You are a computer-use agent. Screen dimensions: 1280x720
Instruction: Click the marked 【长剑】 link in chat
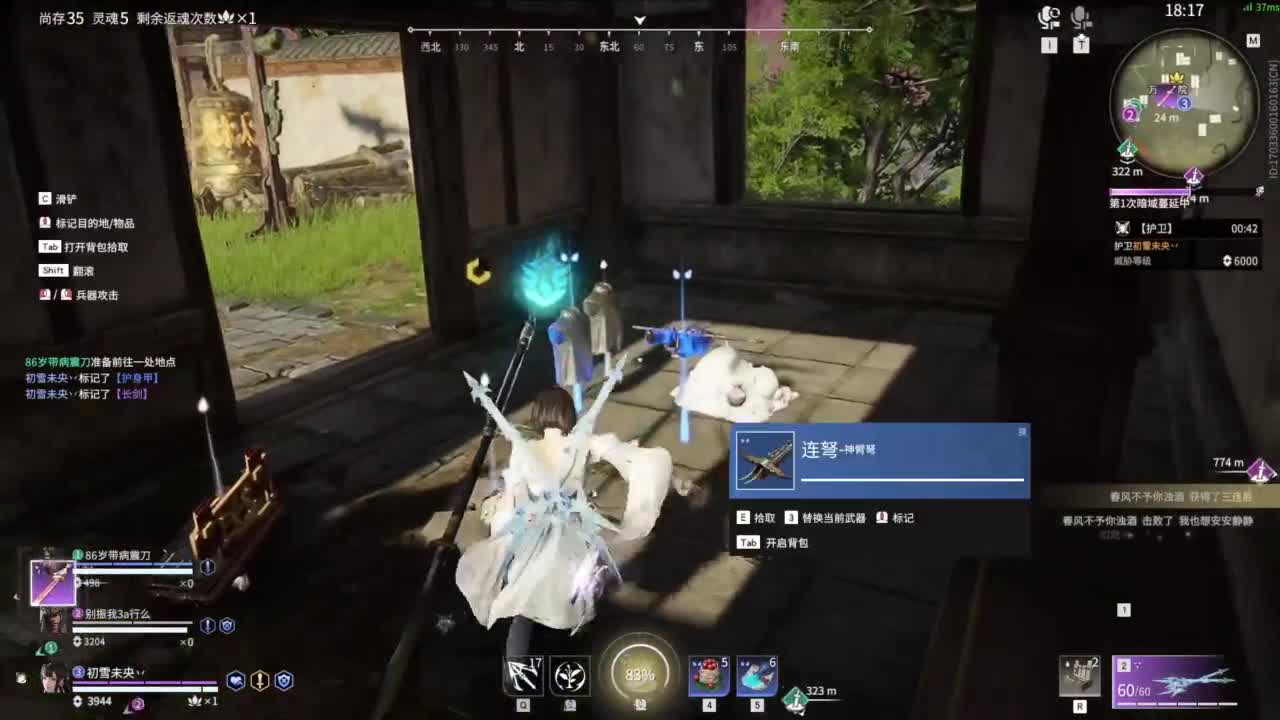[x=130, y=394]
